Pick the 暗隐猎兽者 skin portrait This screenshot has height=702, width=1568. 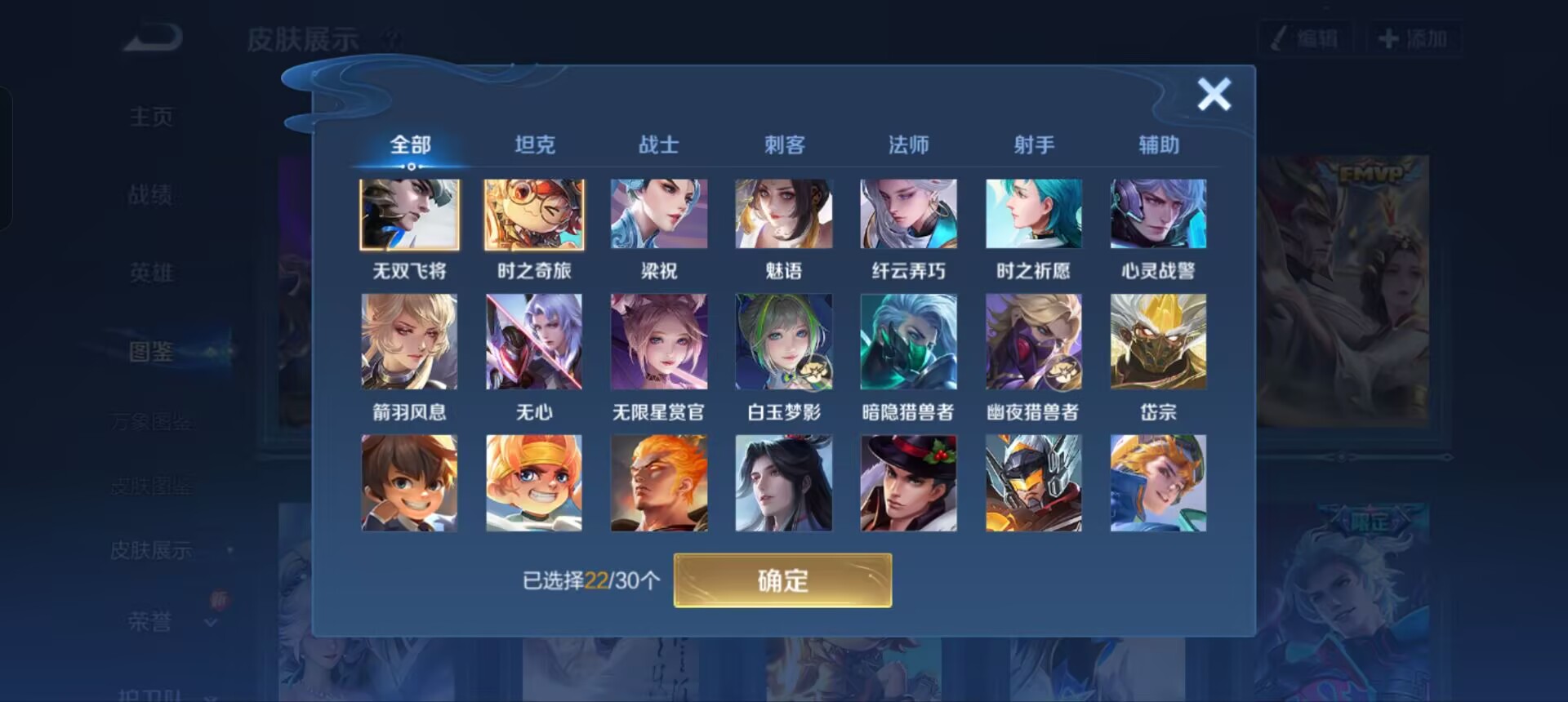pos(908,341)
